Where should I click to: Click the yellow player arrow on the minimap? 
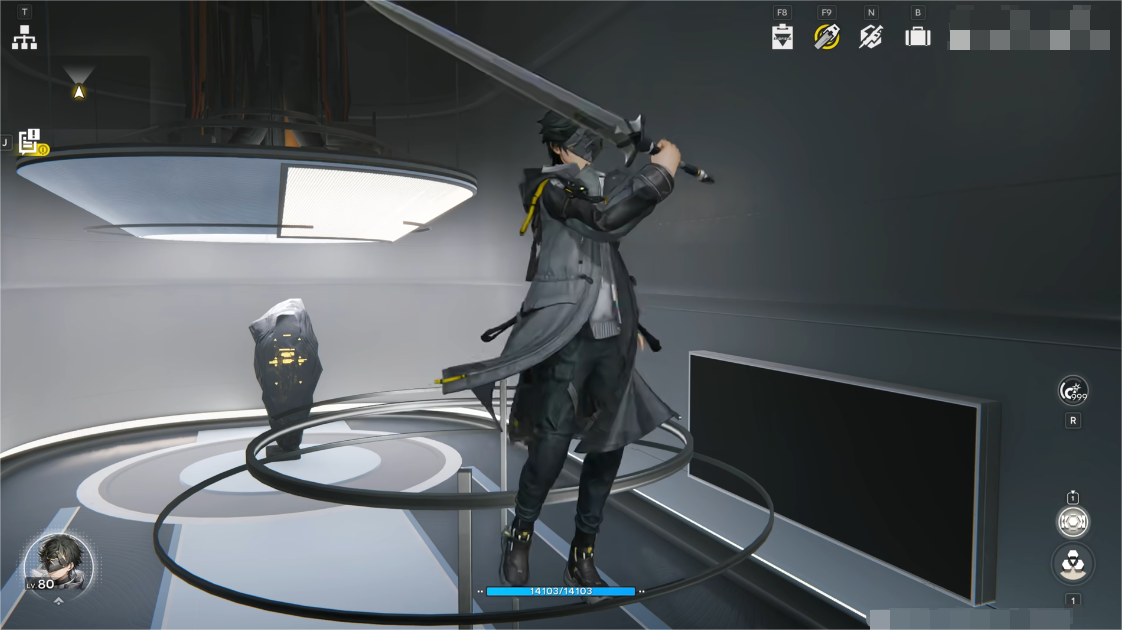79,91
